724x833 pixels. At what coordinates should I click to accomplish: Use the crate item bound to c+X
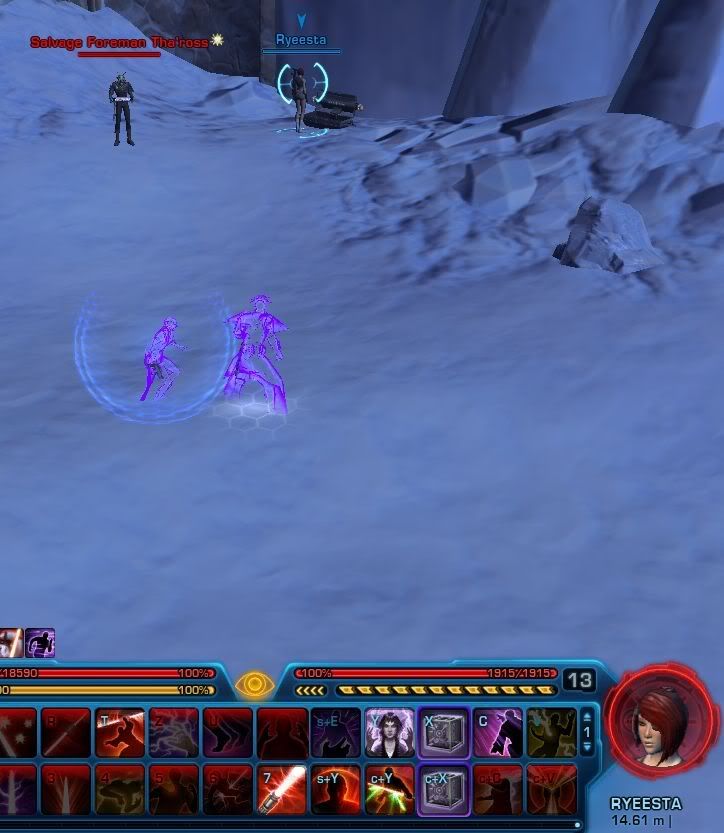point(444,789)
